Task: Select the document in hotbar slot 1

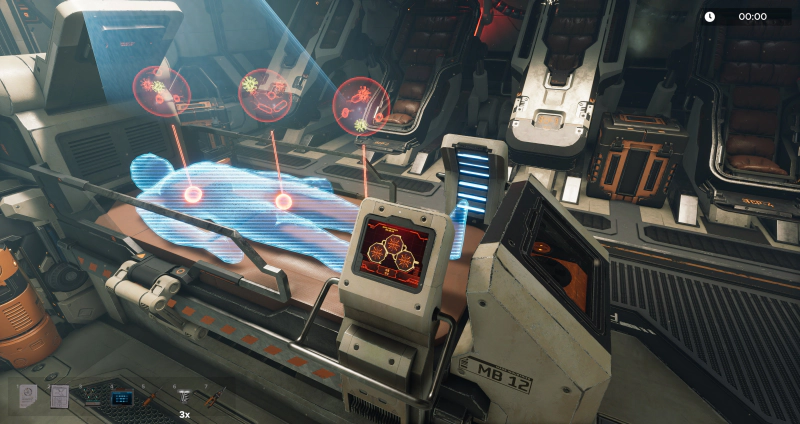Action: click(x=28, y=396)
